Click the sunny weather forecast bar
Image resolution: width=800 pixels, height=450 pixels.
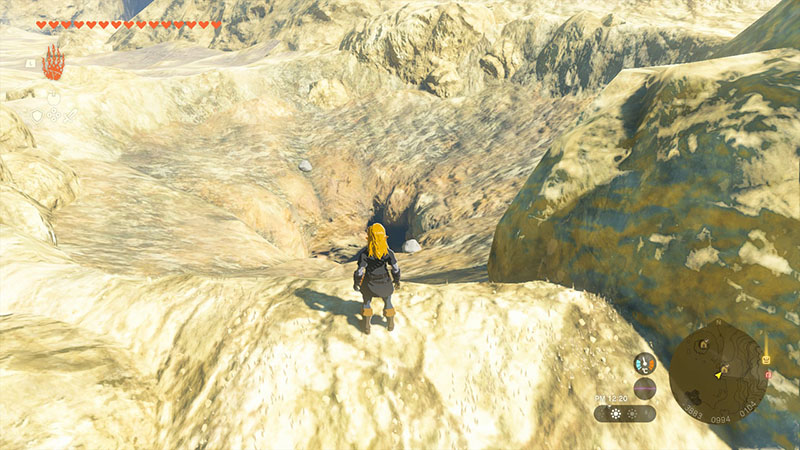625,413
